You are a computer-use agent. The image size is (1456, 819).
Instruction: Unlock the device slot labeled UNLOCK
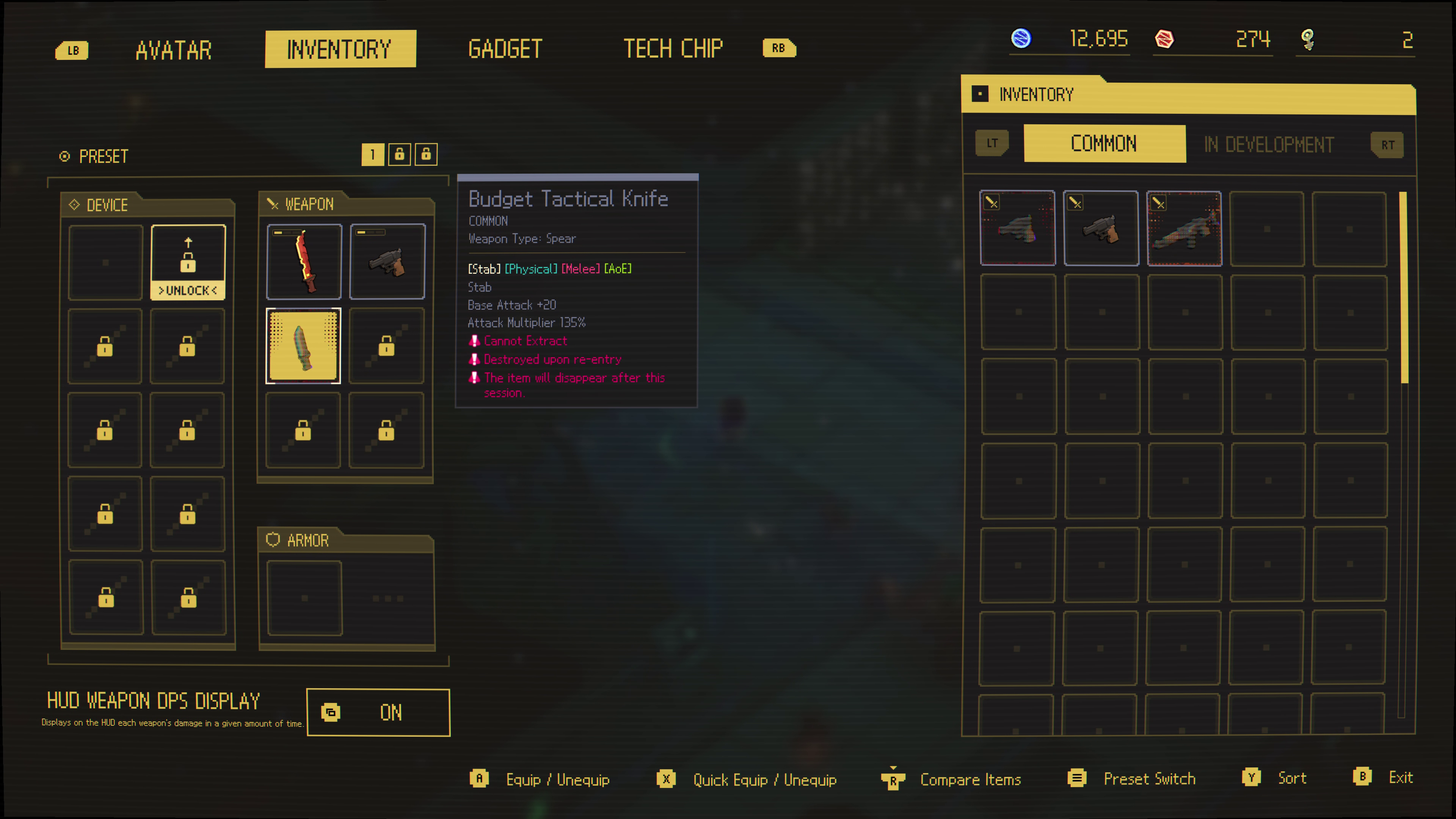pos(188,262)
